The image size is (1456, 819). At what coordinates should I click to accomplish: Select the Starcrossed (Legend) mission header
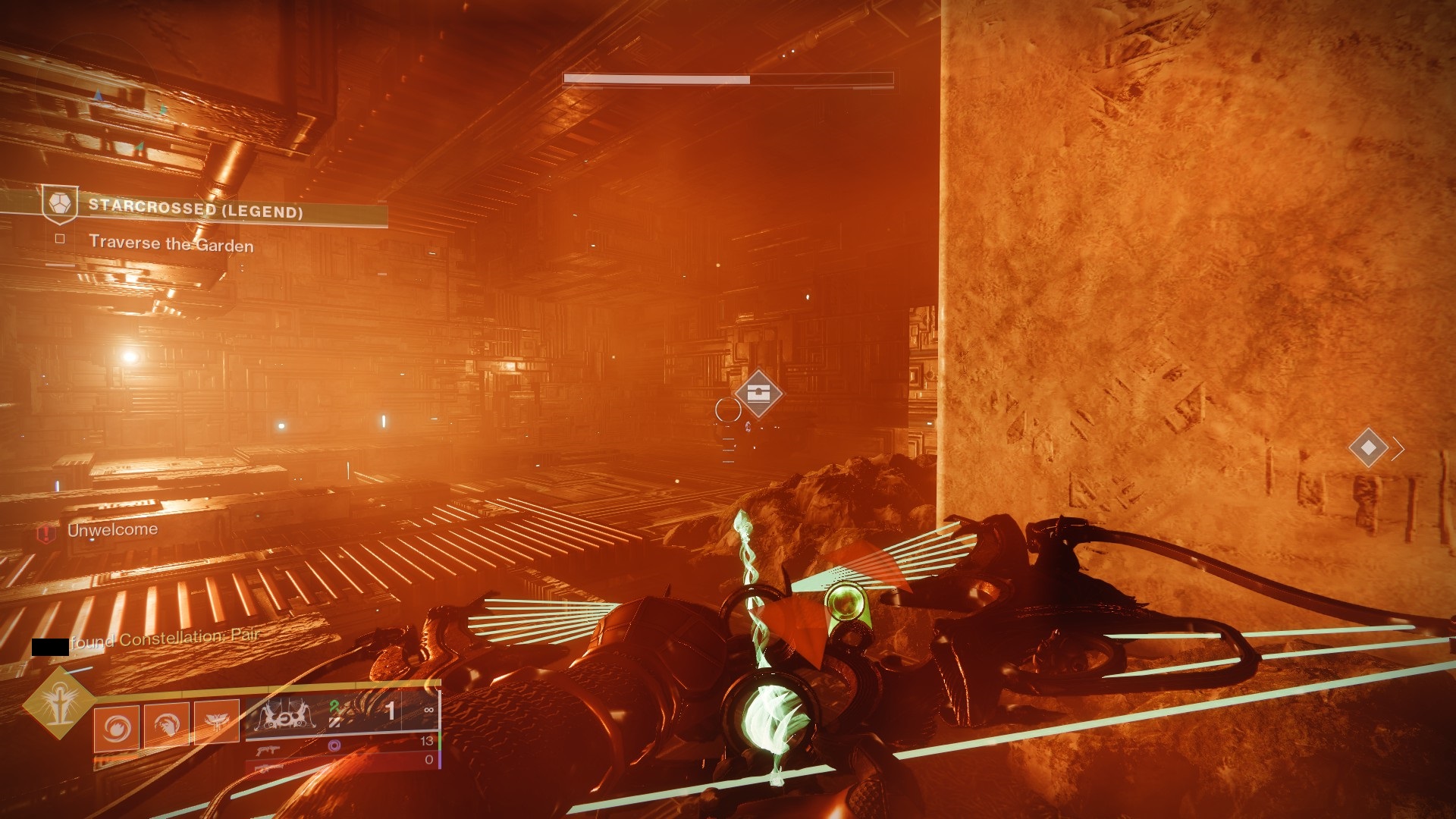[196, 209]
